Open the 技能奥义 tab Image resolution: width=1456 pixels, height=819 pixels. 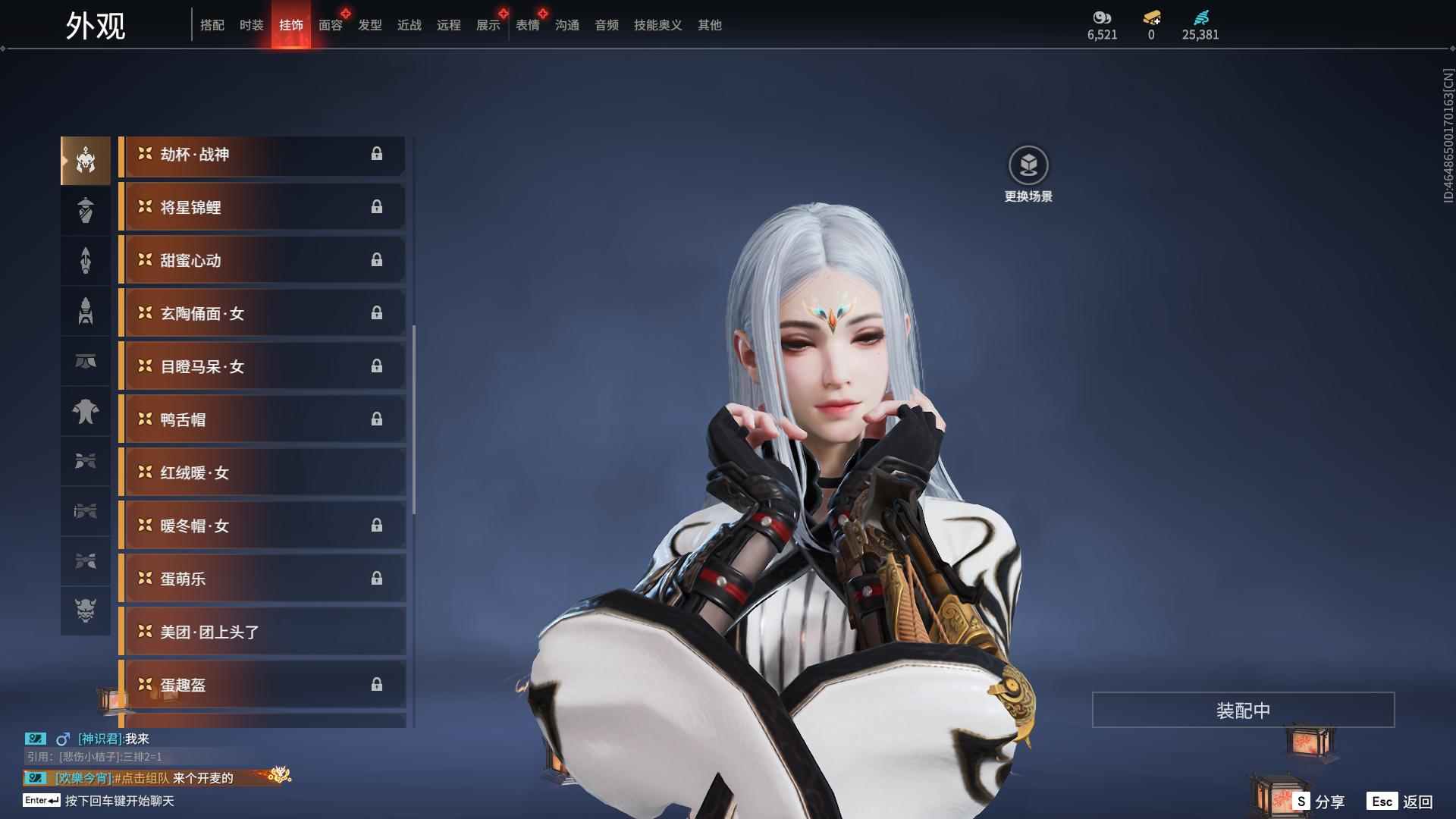click(657, 25)
